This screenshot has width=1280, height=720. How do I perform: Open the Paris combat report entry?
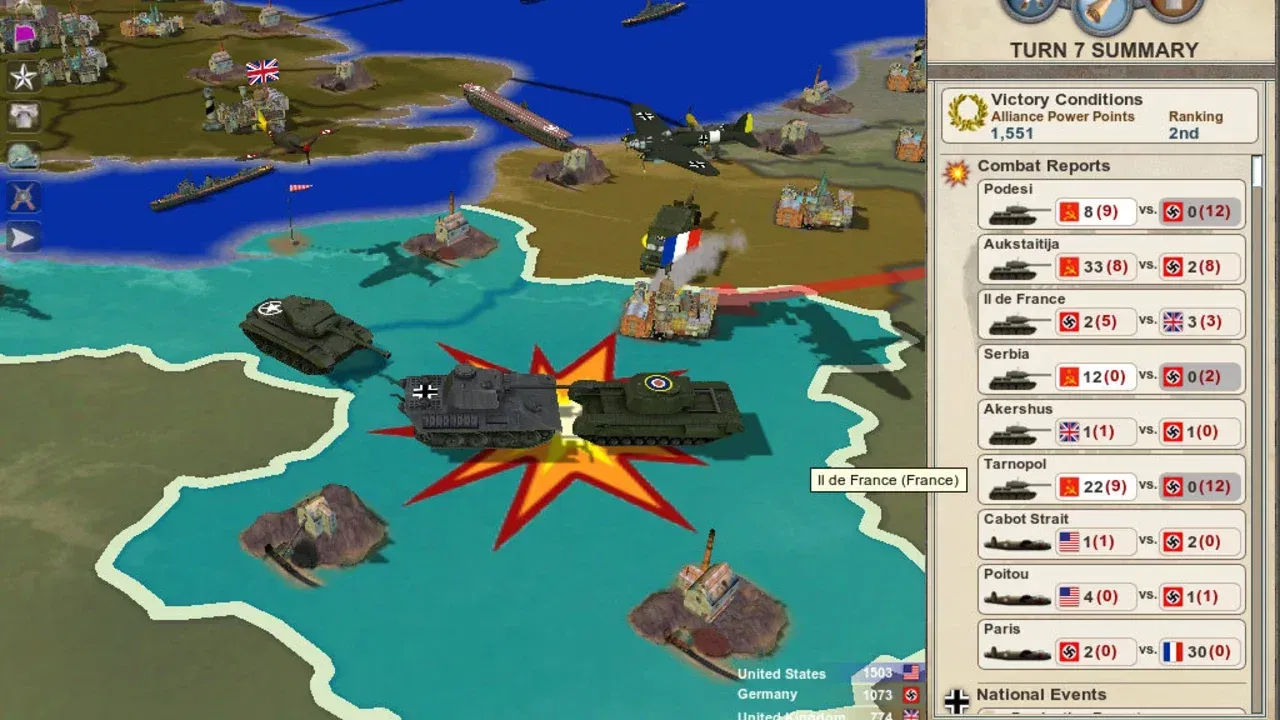click(x=1110, y=642)
